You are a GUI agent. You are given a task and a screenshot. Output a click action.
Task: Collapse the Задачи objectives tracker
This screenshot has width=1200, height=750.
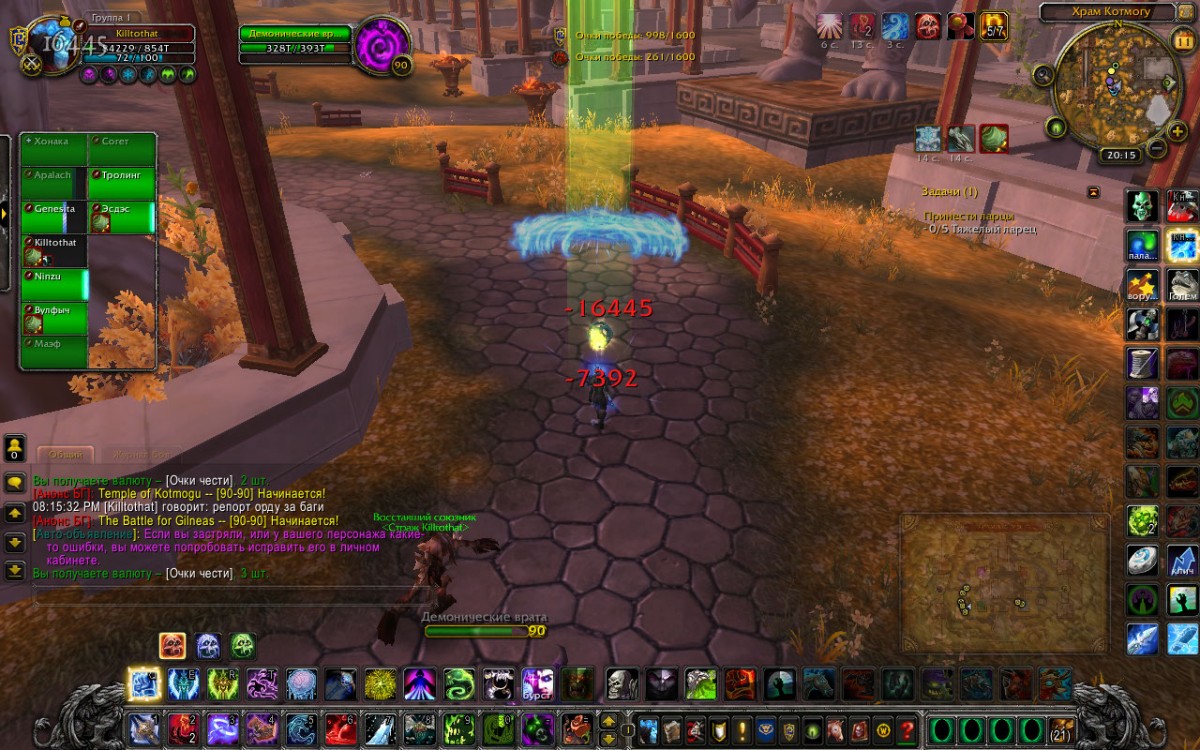(x=1093, y=192)
